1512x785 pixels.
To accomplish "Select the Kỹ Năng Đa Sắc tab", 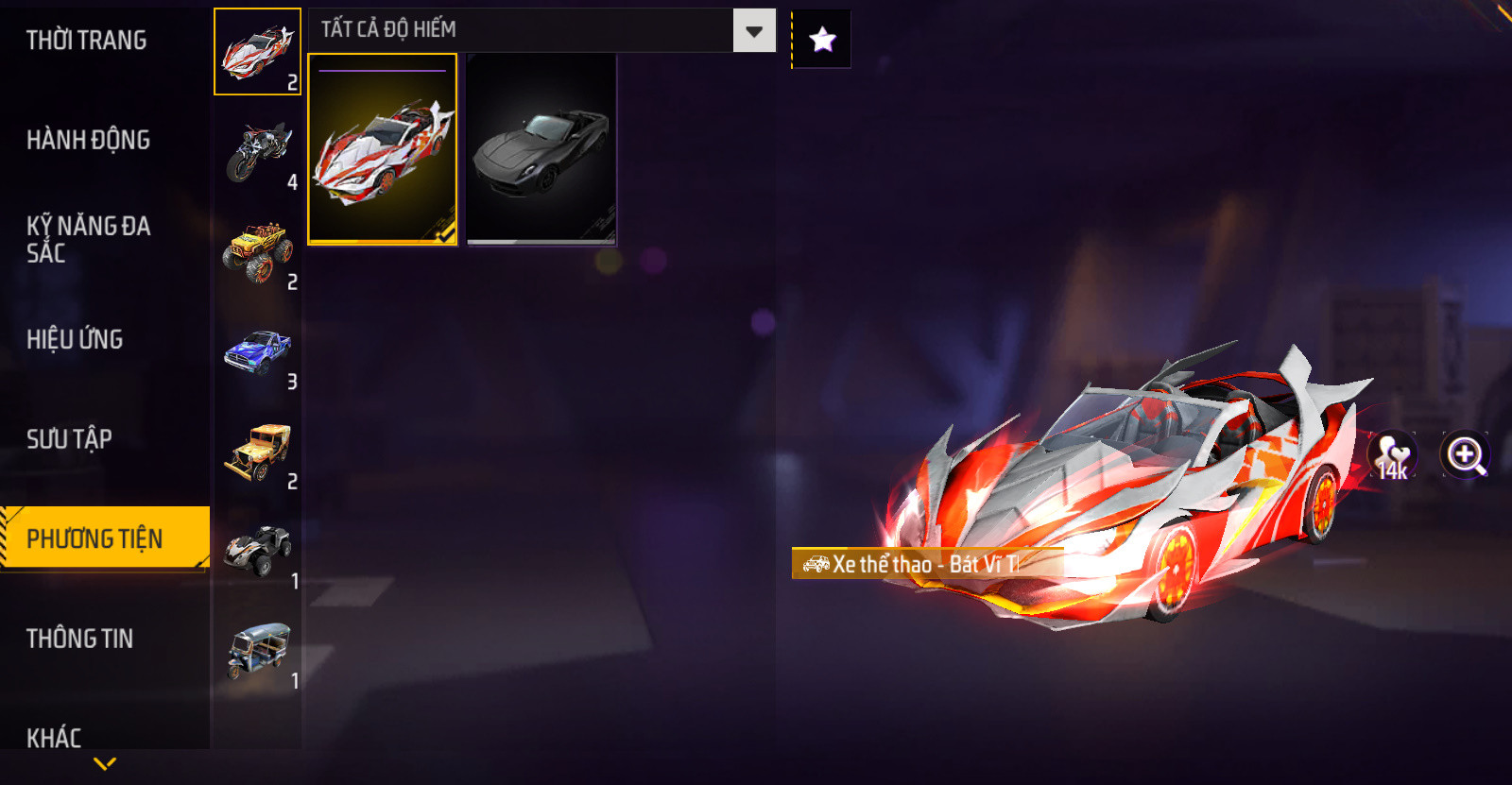I will point(88,239).
